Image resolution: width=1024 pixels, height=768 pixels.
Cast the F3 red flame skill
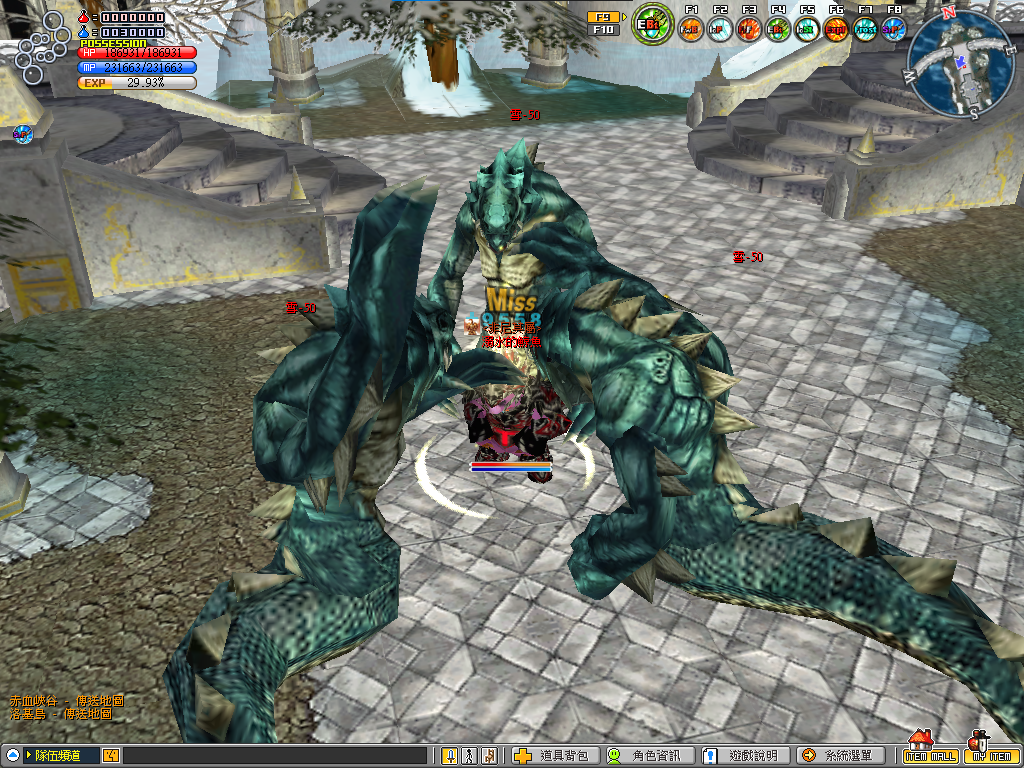coord(749,28)
